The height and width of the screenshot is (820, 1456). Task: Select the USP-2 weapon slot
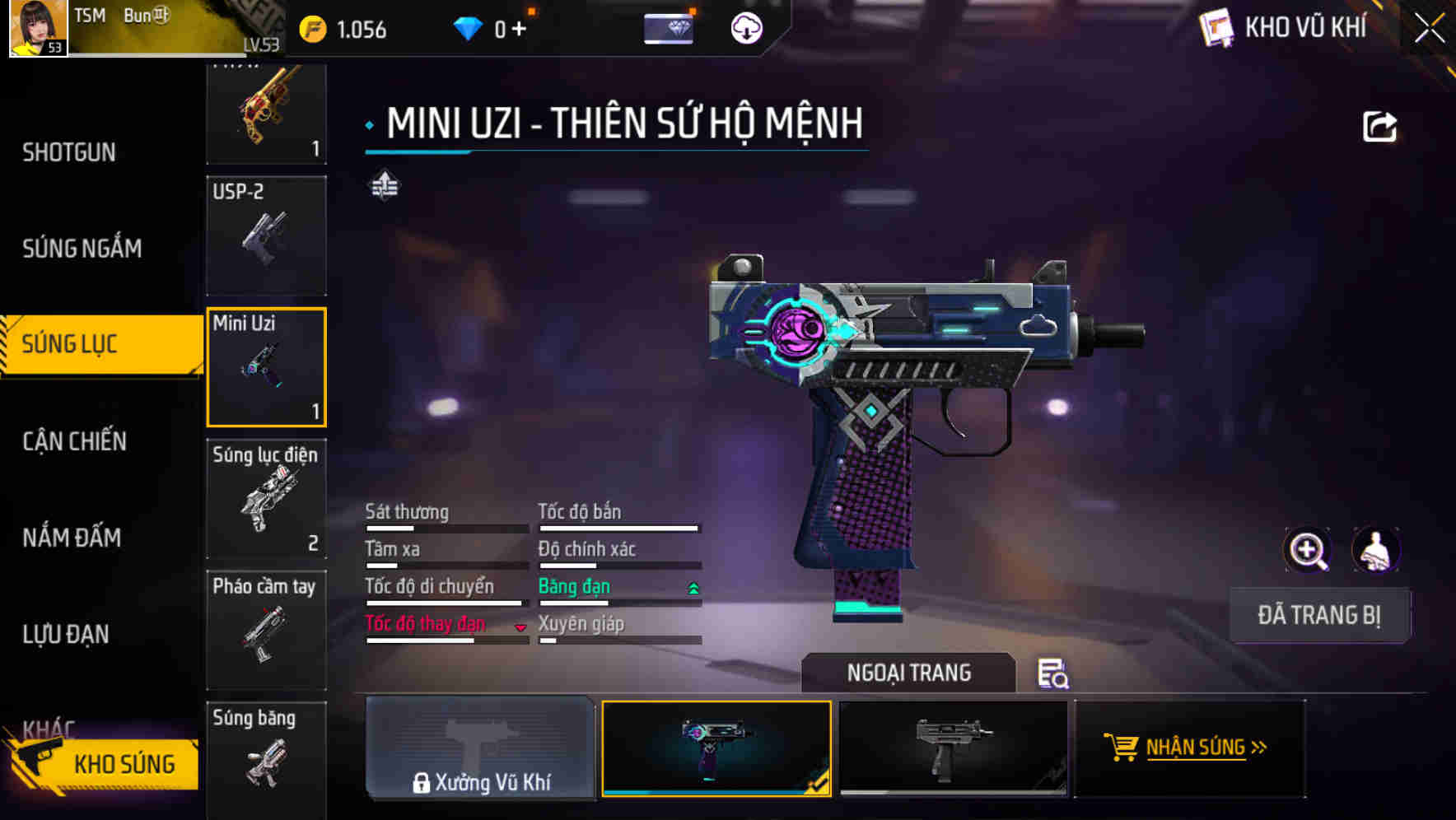(266, 235)
